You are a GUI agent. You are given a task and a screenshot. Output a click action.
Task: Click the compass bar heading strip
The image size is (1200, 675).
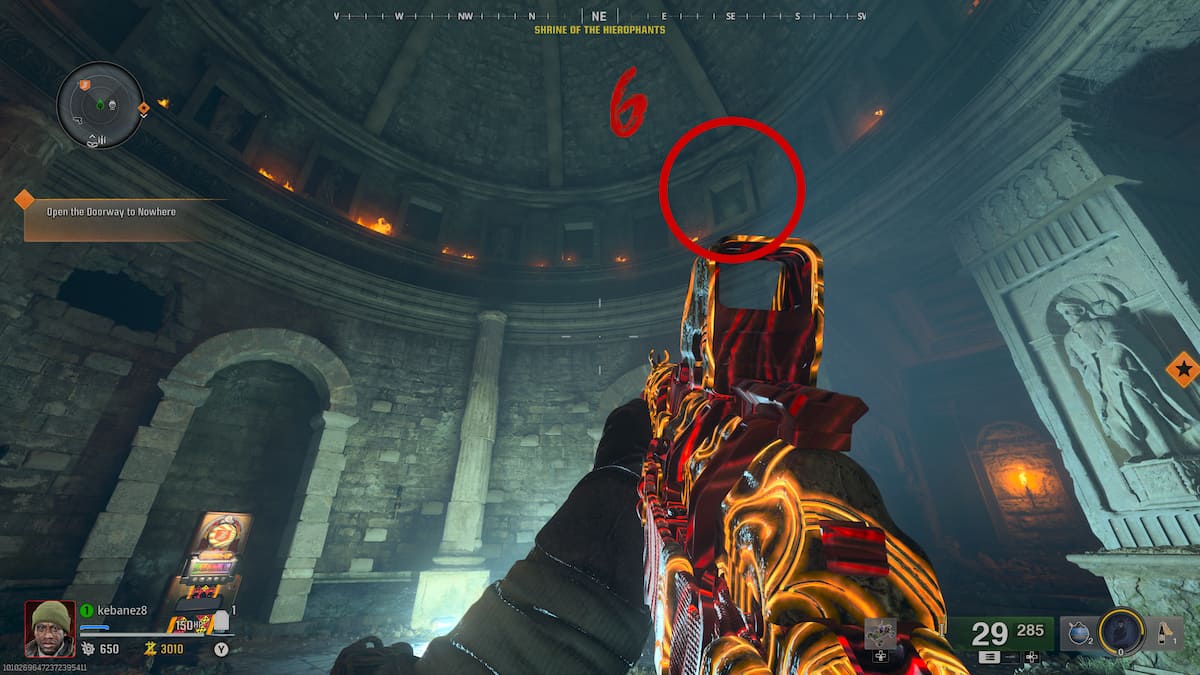(599, 16)
